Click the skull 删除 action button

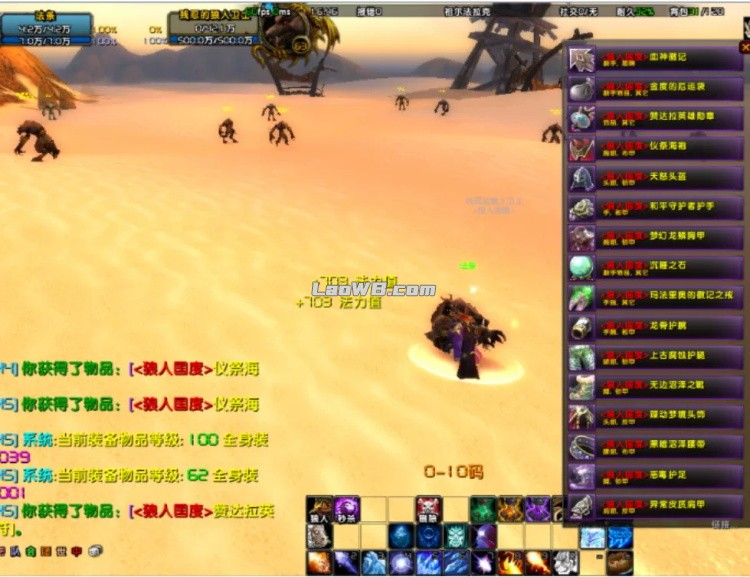428,509
